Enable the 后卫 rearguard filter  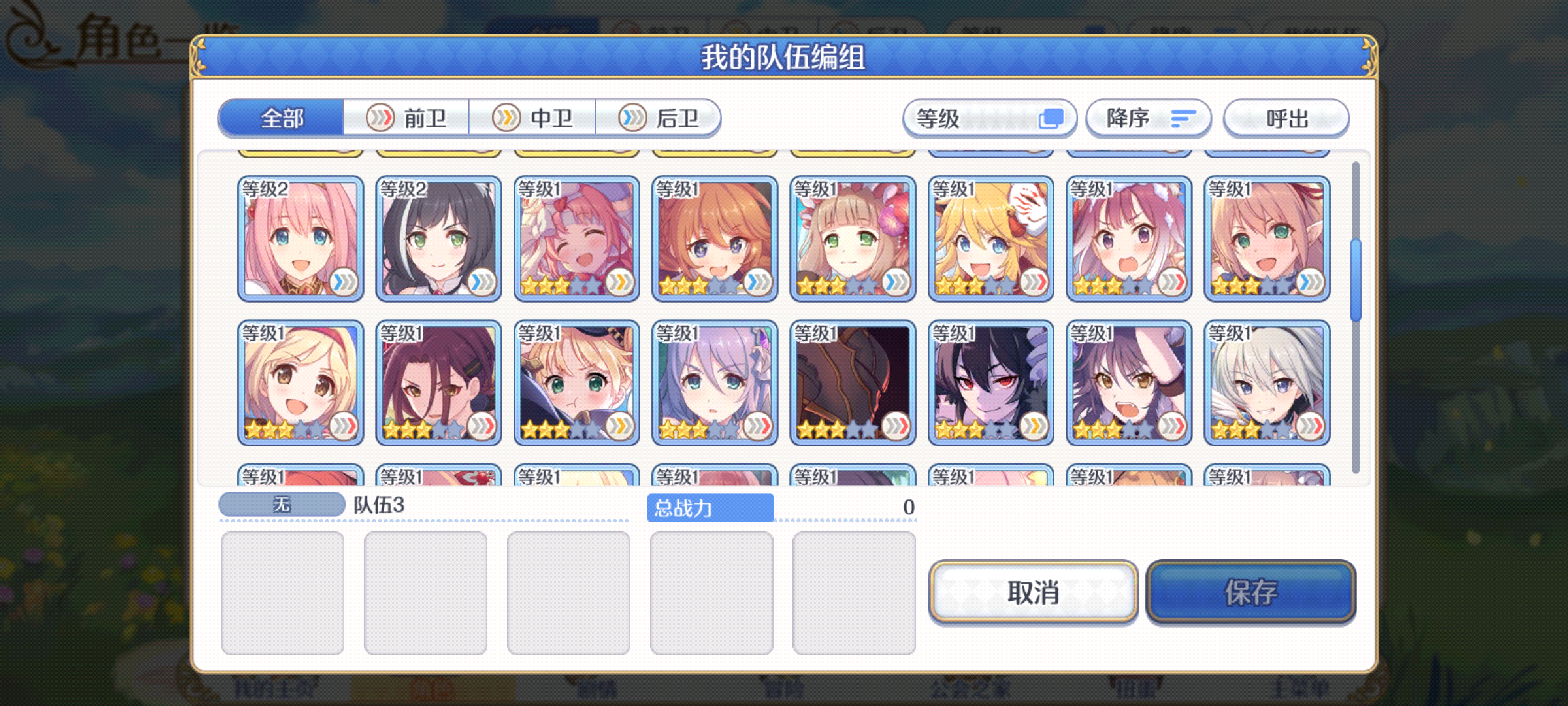pyautogui.click(x=661, y=118)
